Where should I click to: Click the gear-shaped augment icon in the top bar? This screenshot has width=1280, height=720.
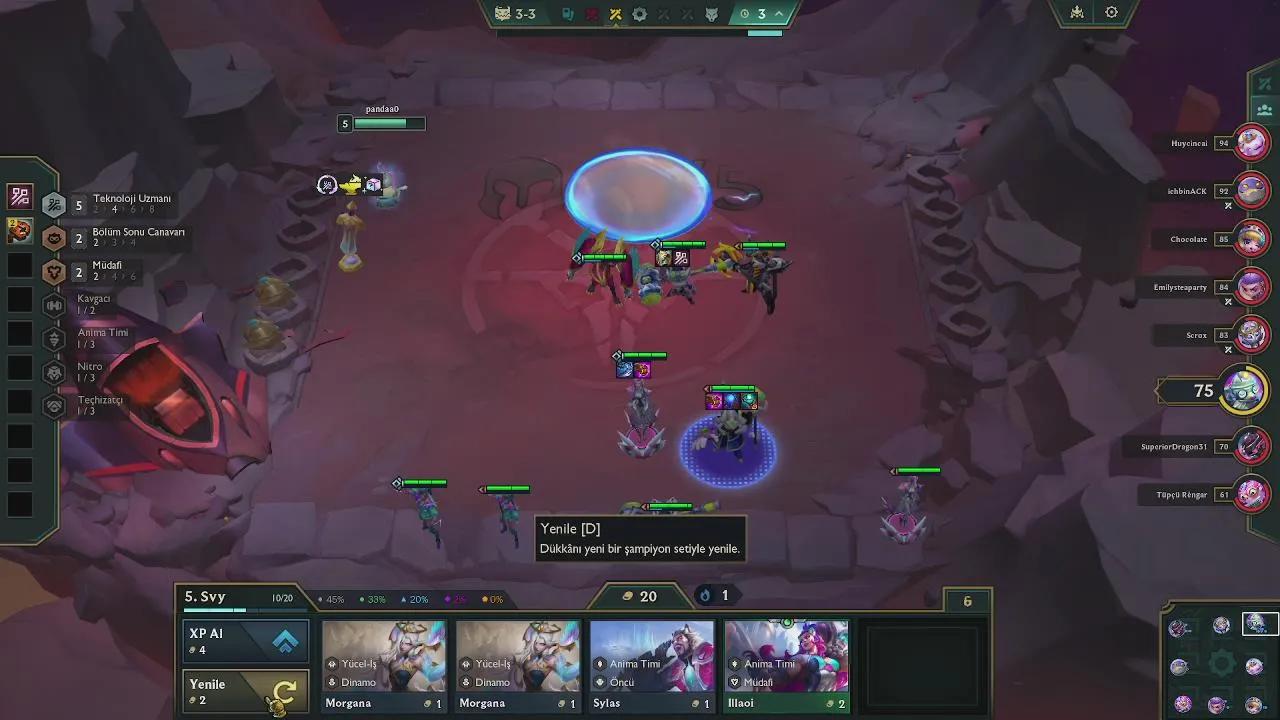639,14
